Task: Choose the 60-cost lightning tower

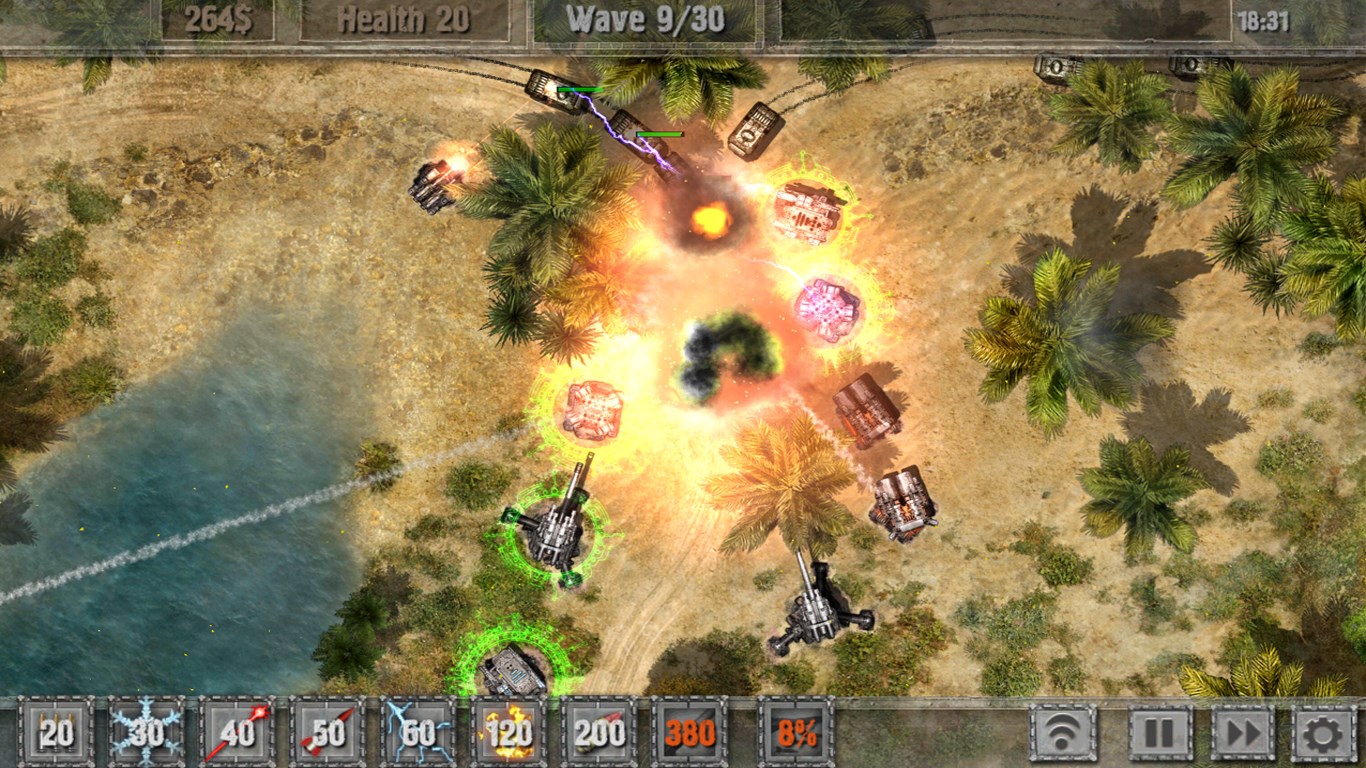Action: pyautogui.click(x=418, y=733)
